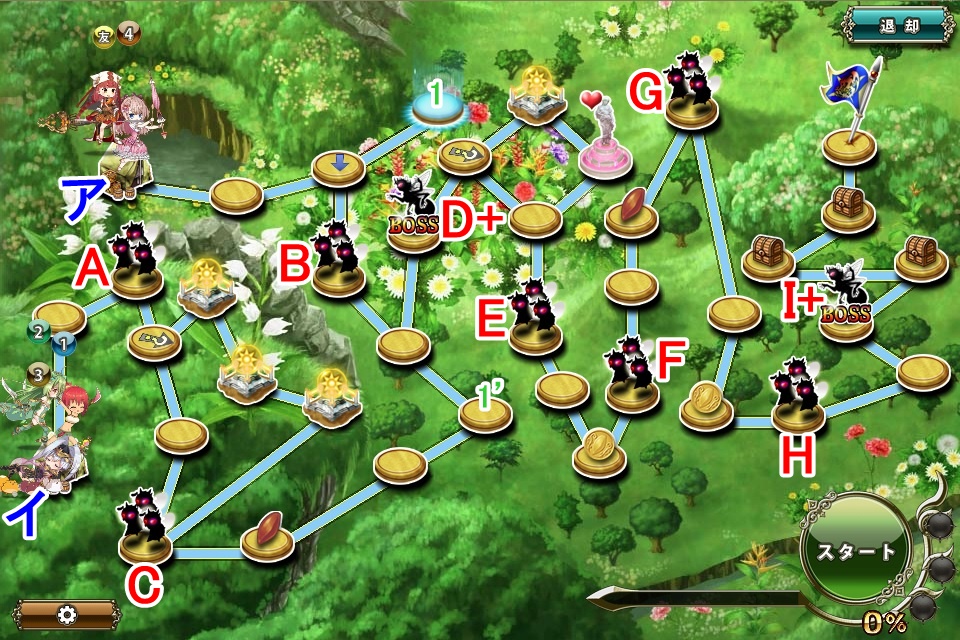
Task: Choose the gold node labeled 1'
Action: tap(486, 412)
